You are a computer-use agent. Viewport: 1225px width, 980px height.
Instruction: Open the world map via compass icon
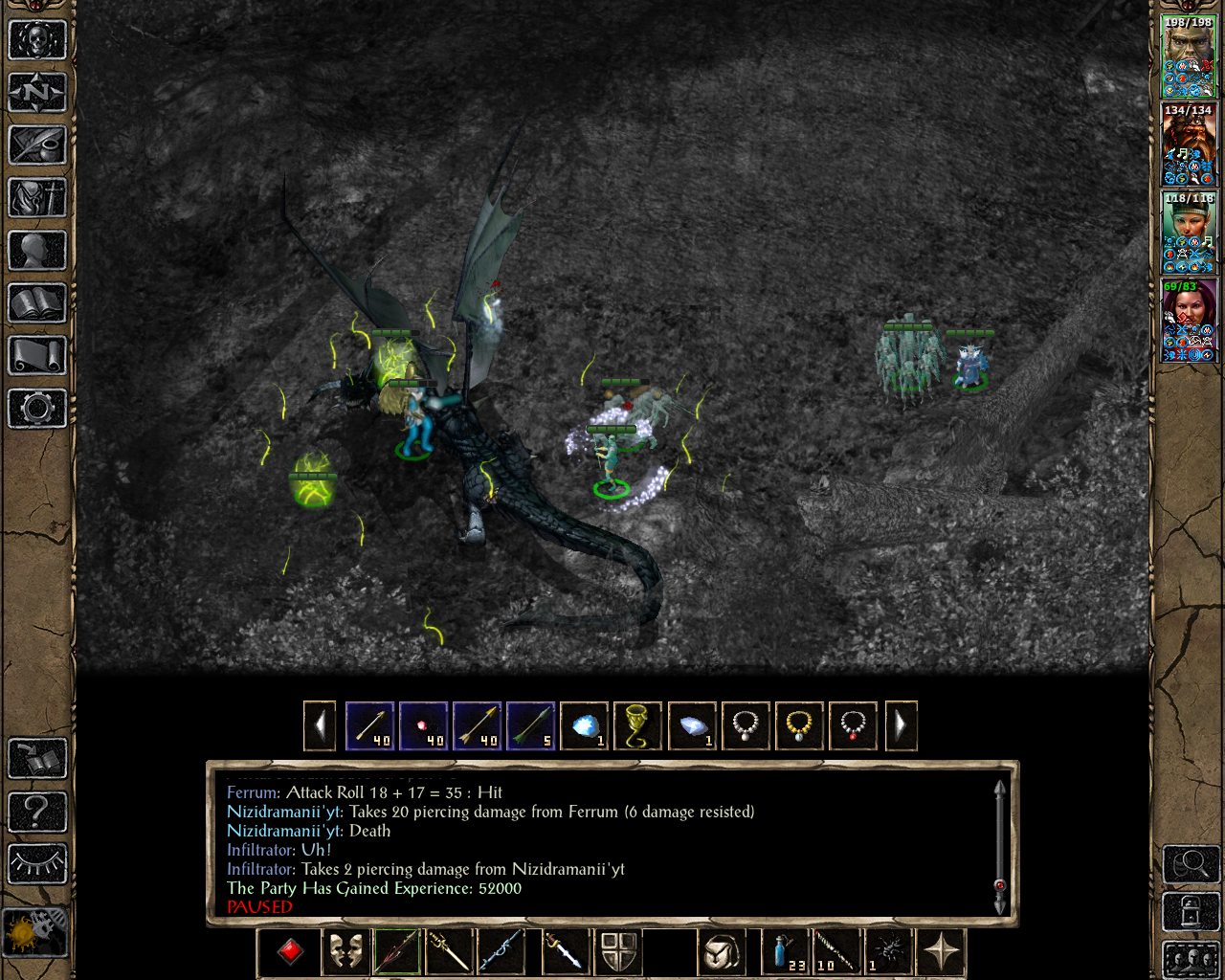pos(36,91)
